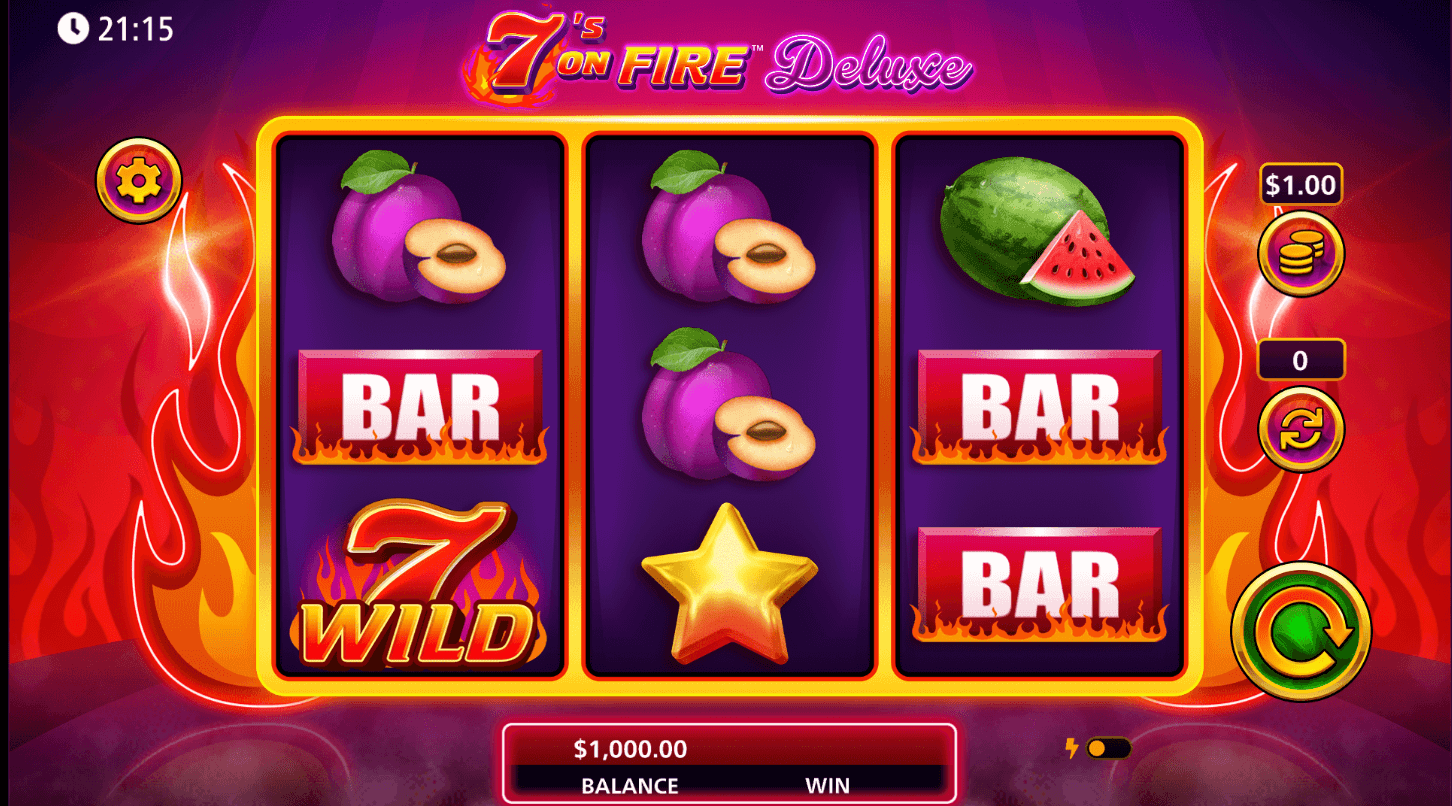
Task: Open the autoplay count showing 0
Action: pyautogui.click(x=1299, y=359)
